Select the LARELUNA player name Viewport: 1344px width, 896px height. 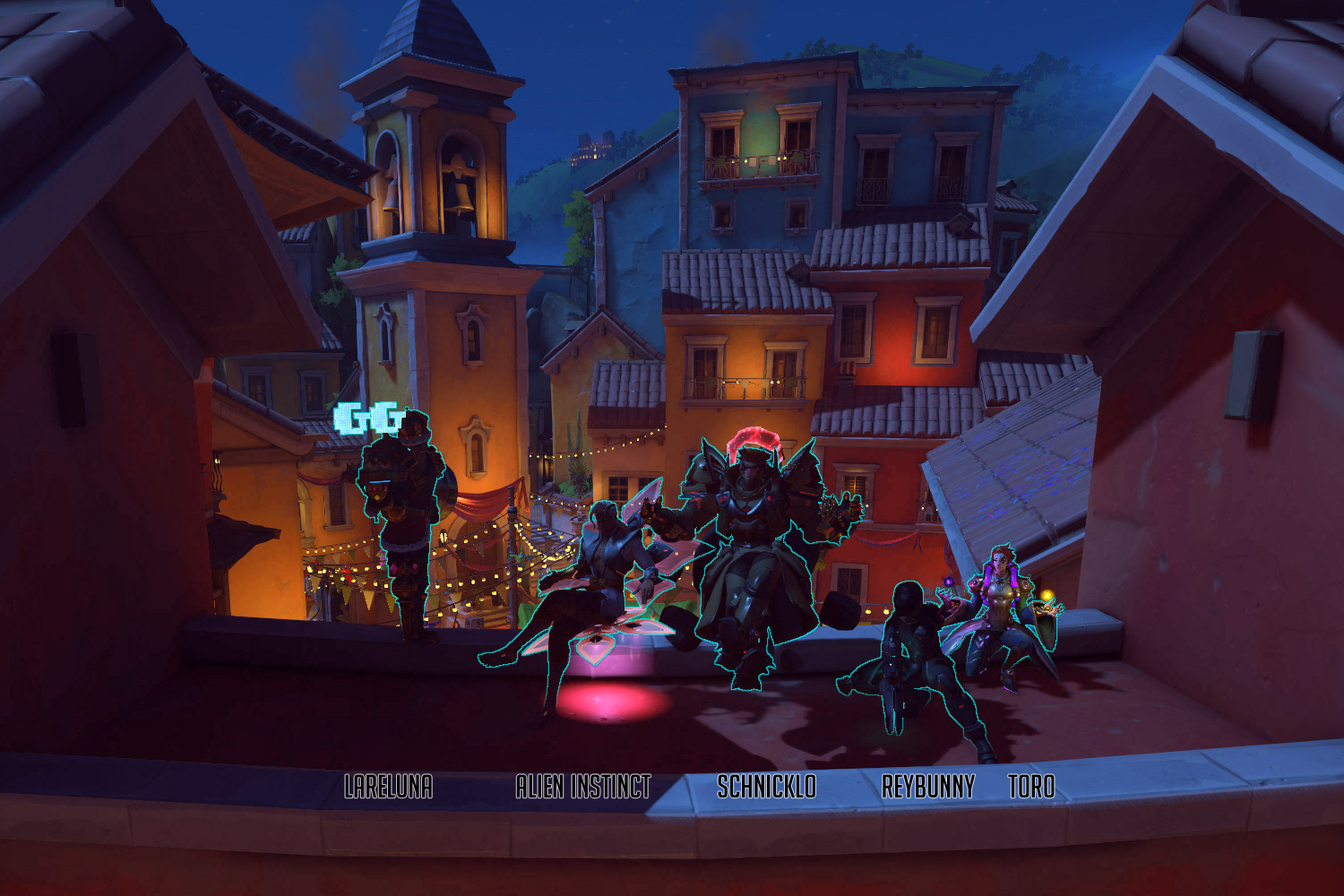tap(389, 787)
